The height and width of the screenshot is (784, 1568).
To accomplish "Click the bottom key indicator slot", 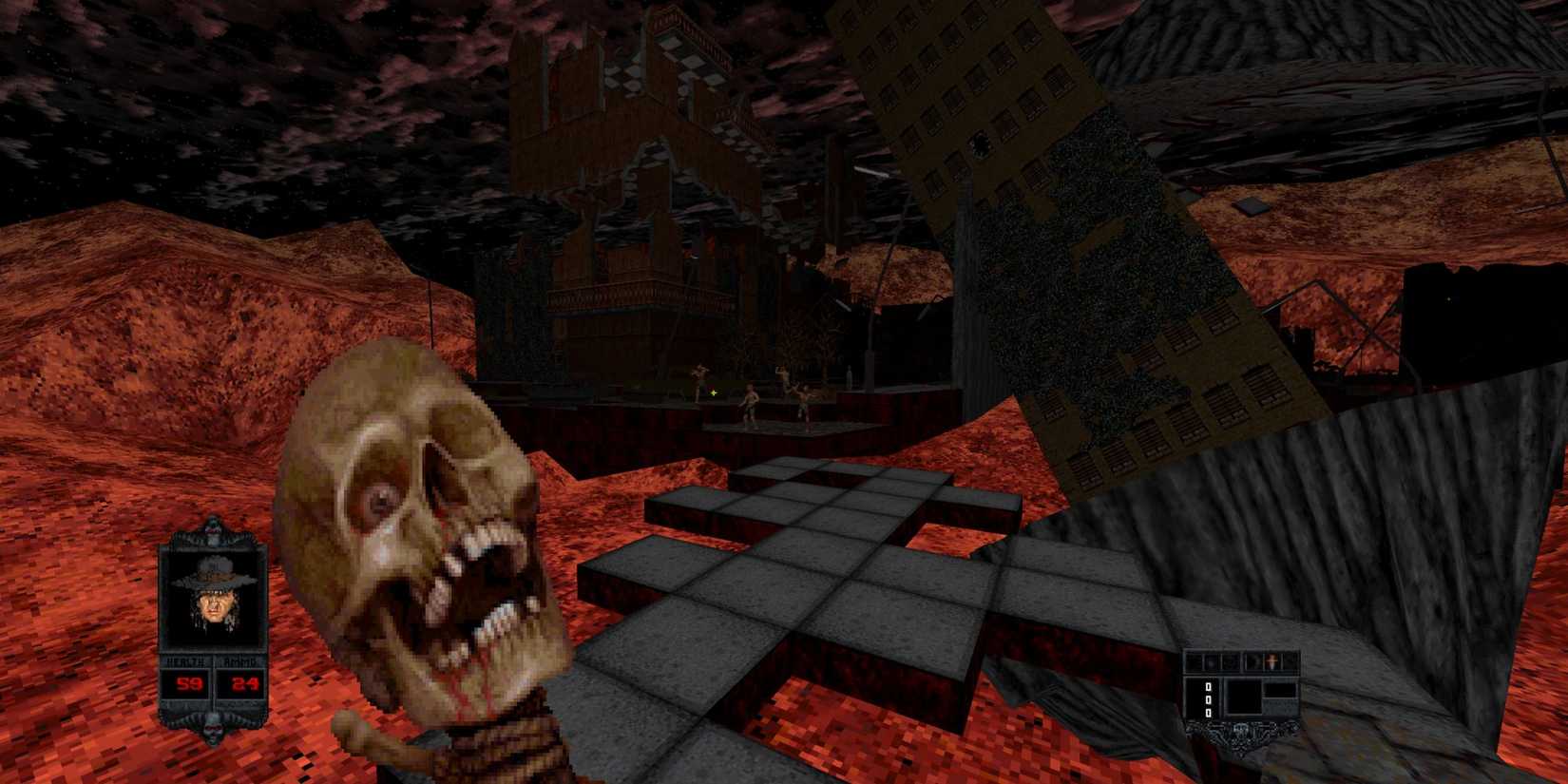I will tap(1208, 712).
